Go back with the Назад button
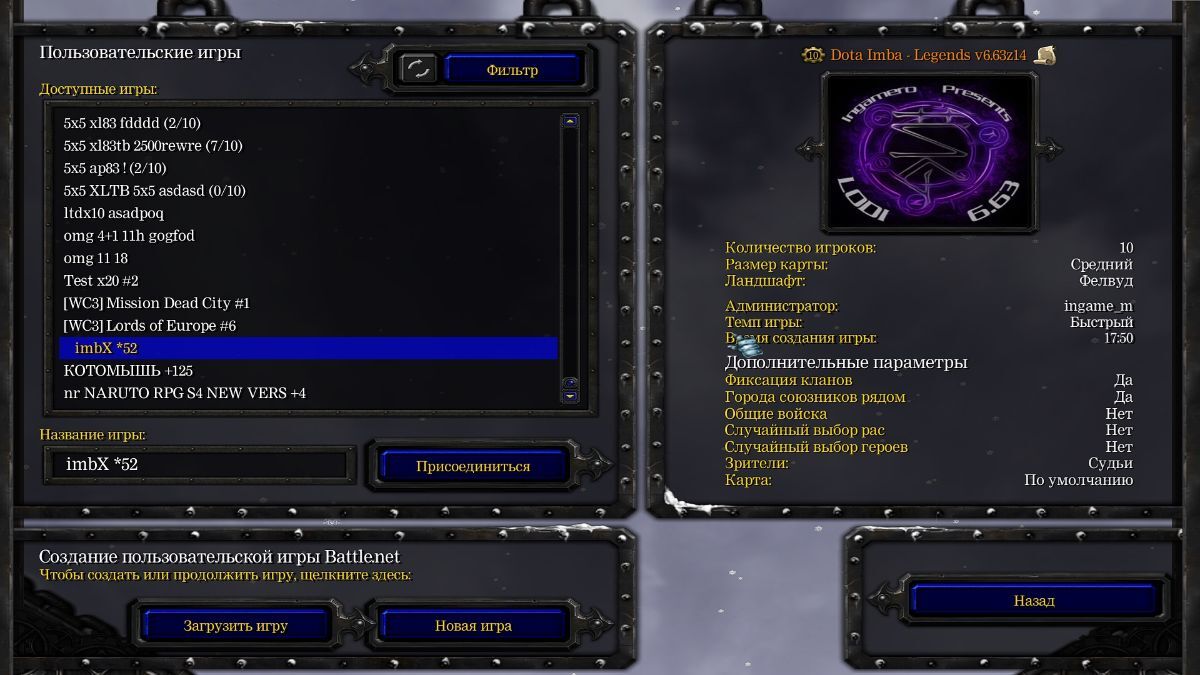 coord(1034,601)
